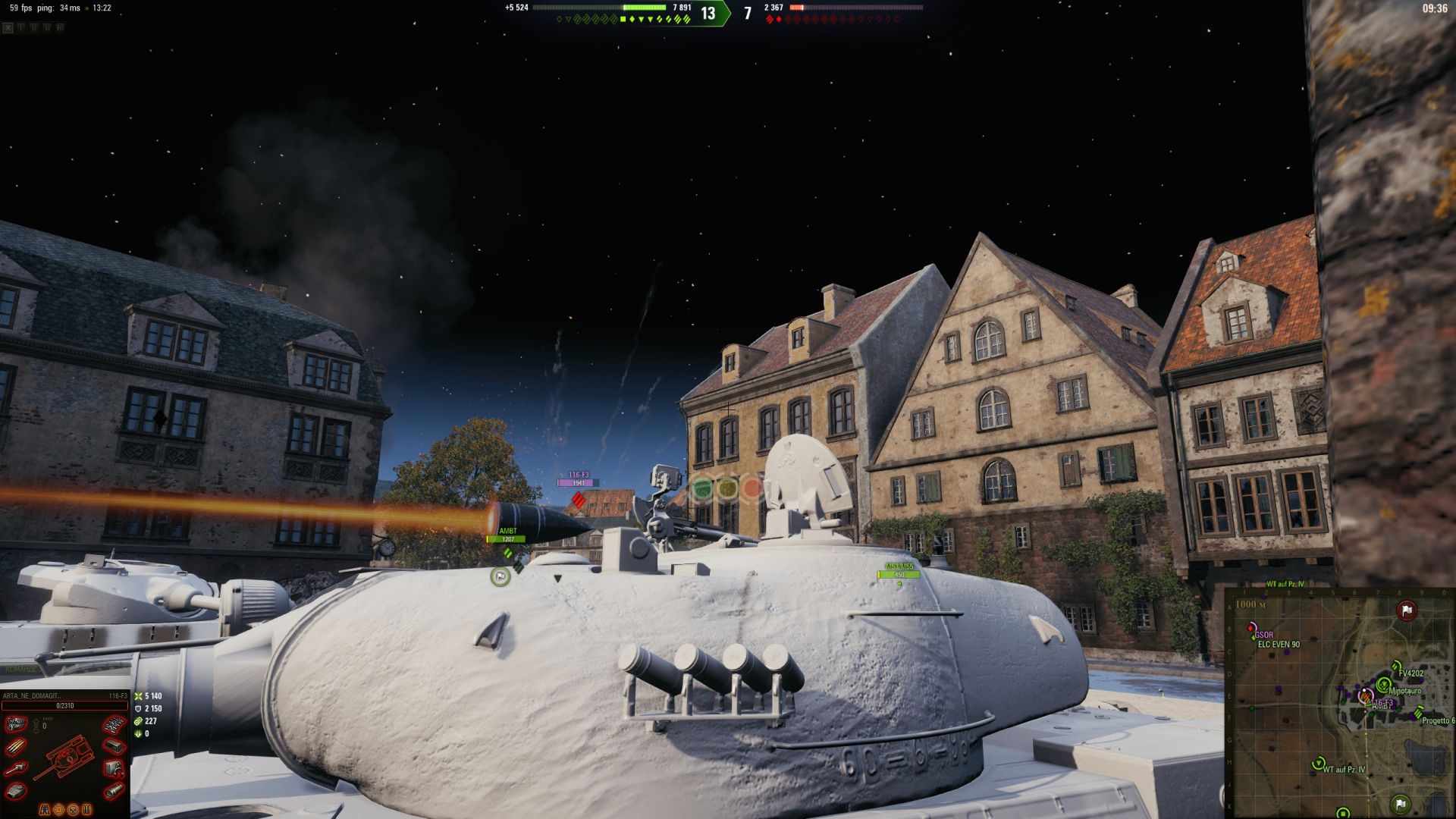
Task: Click the engine module icon in damage panel
Action: pyautogui.click(x=16, y=725)
